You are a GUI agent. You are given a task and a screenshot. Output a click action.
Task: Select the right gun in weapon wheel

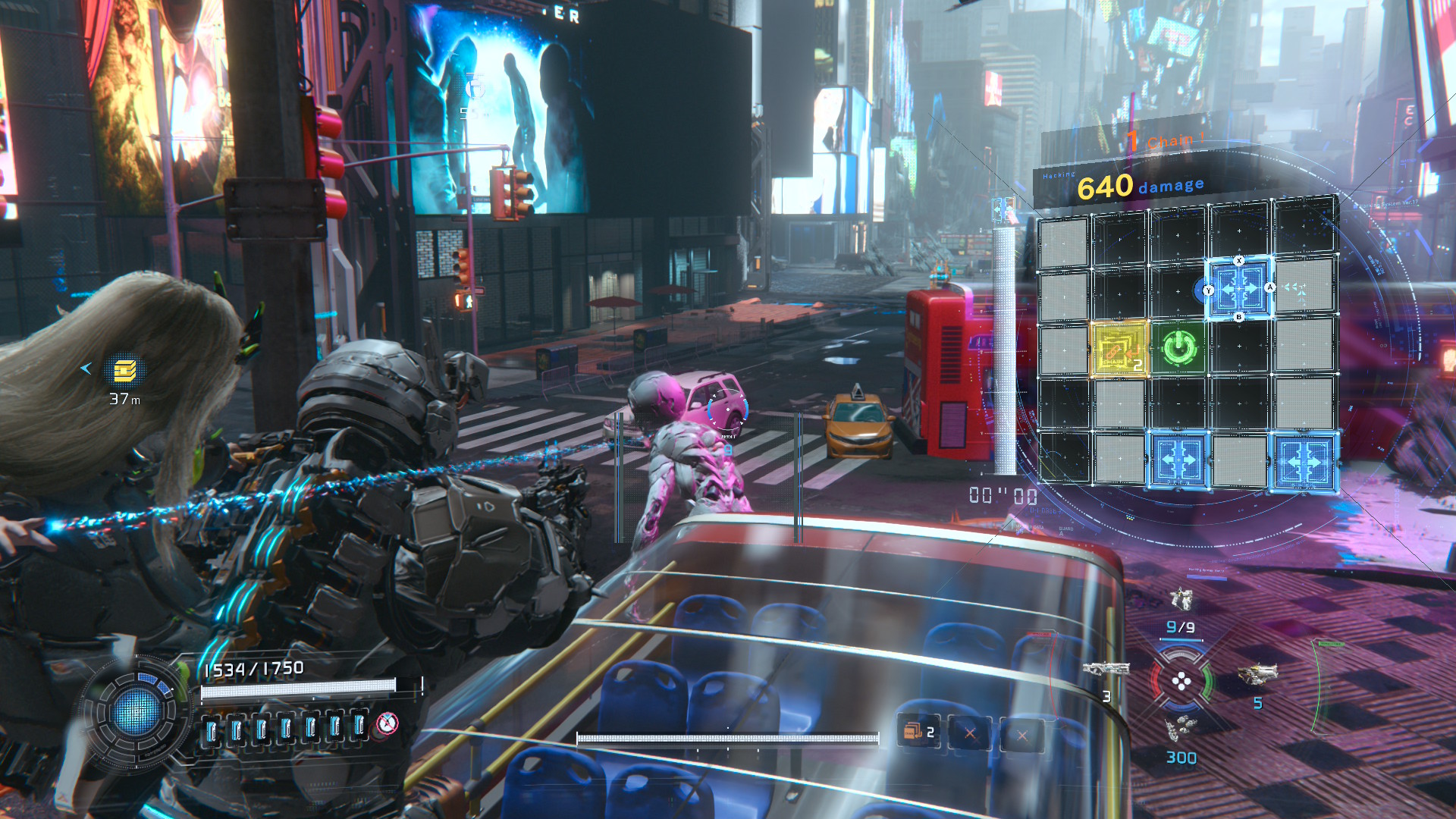coord(1257,673)
